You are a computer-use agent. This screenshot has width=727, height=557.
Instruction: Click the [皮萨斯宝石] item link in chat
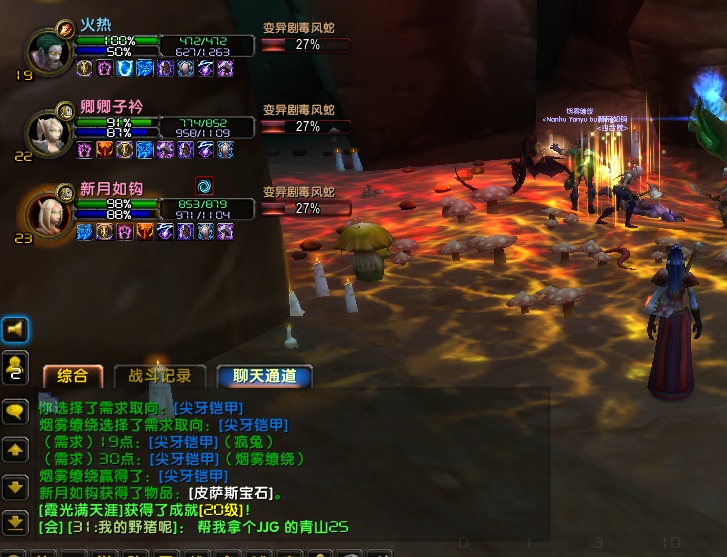pos(231,493)
